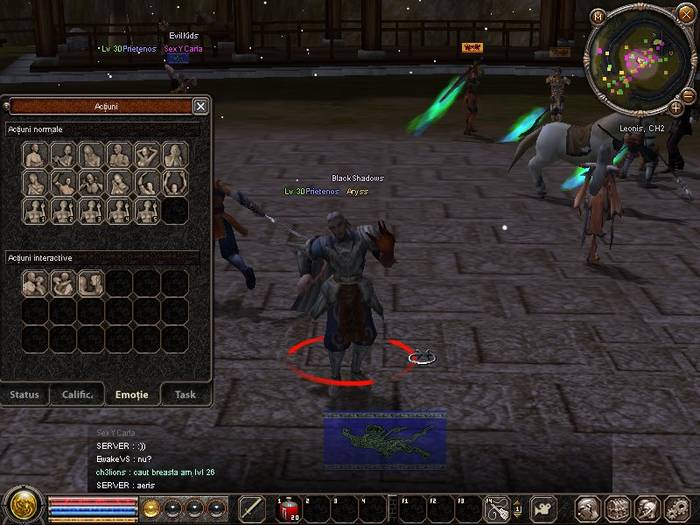700x525 pixels.
Task: Zoom in the minimap with the plus button
Action: pos(676,107)
